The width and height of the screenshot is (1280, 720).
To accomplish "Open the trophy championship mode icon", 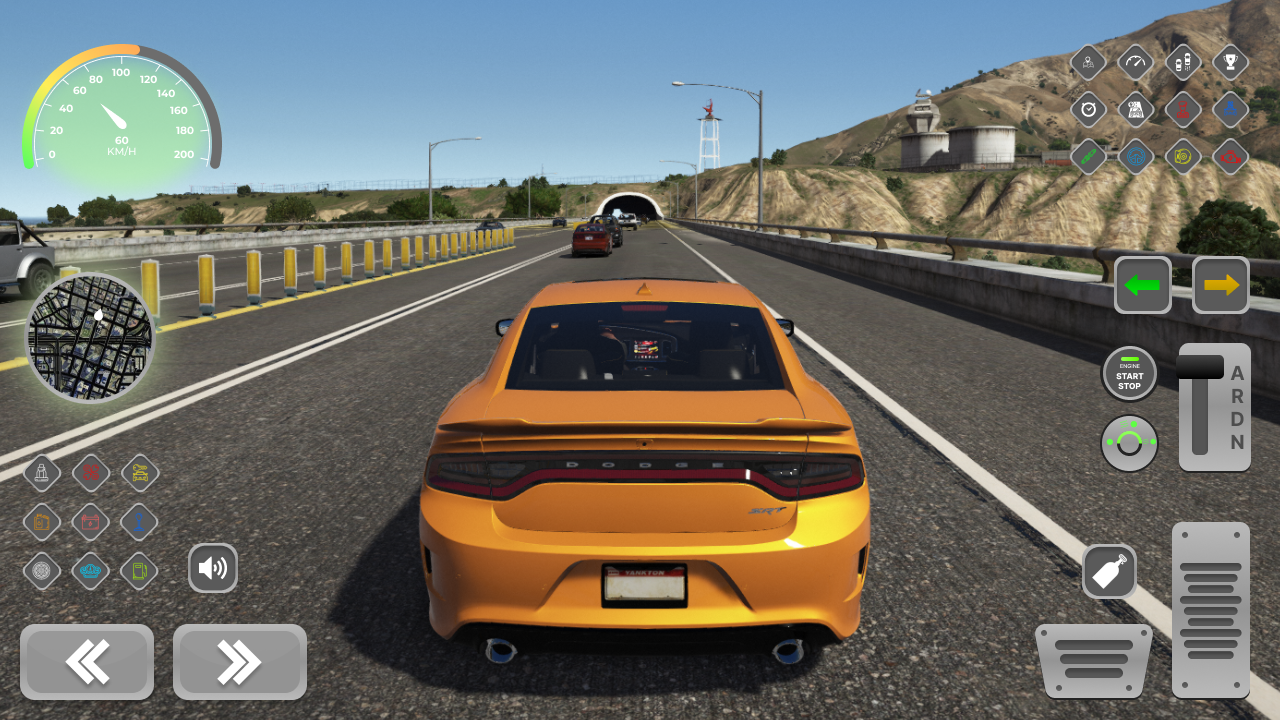I will click(1230, 62).
